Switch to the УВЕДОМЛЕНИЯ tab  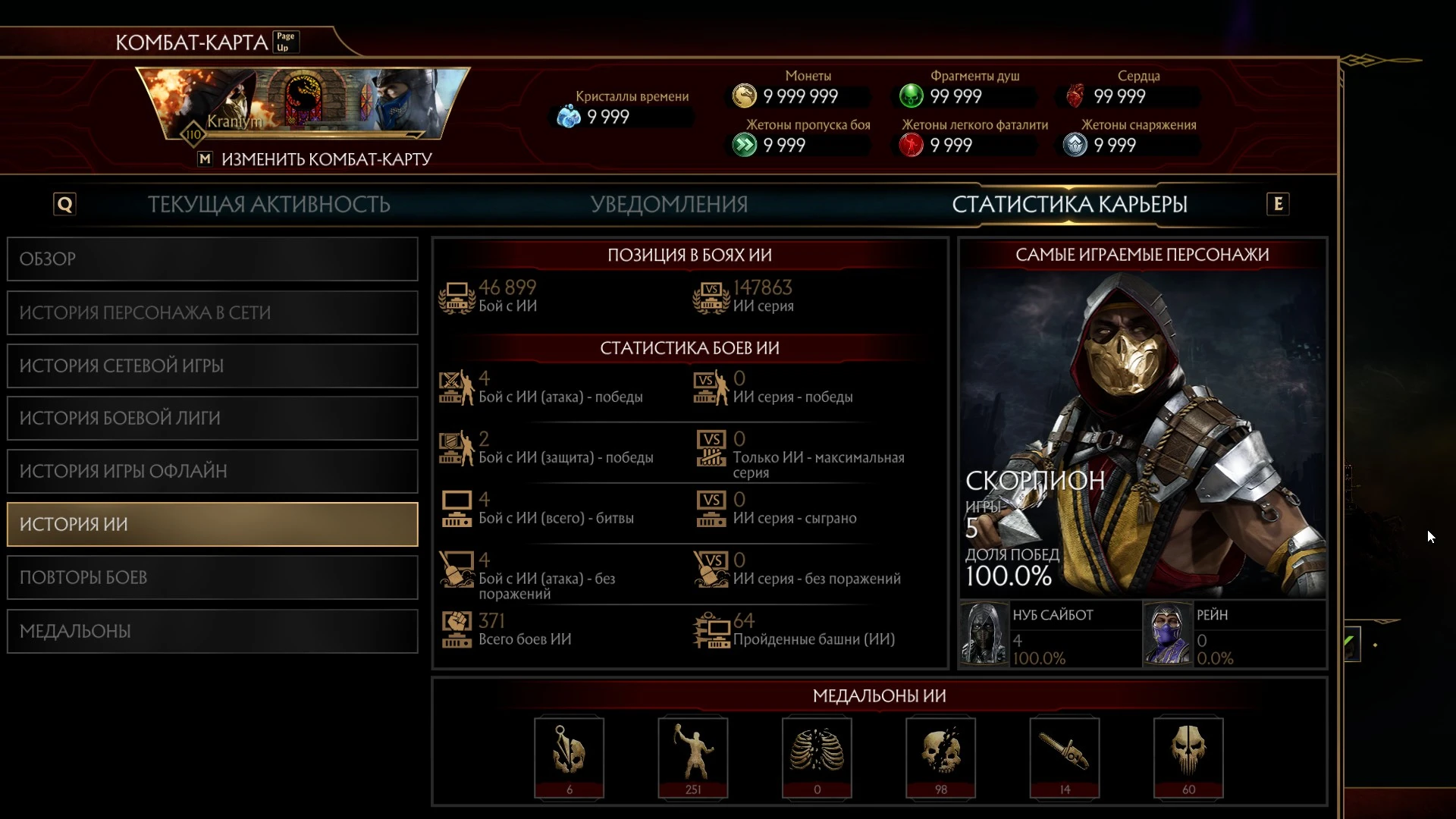(x=669, y=204)
